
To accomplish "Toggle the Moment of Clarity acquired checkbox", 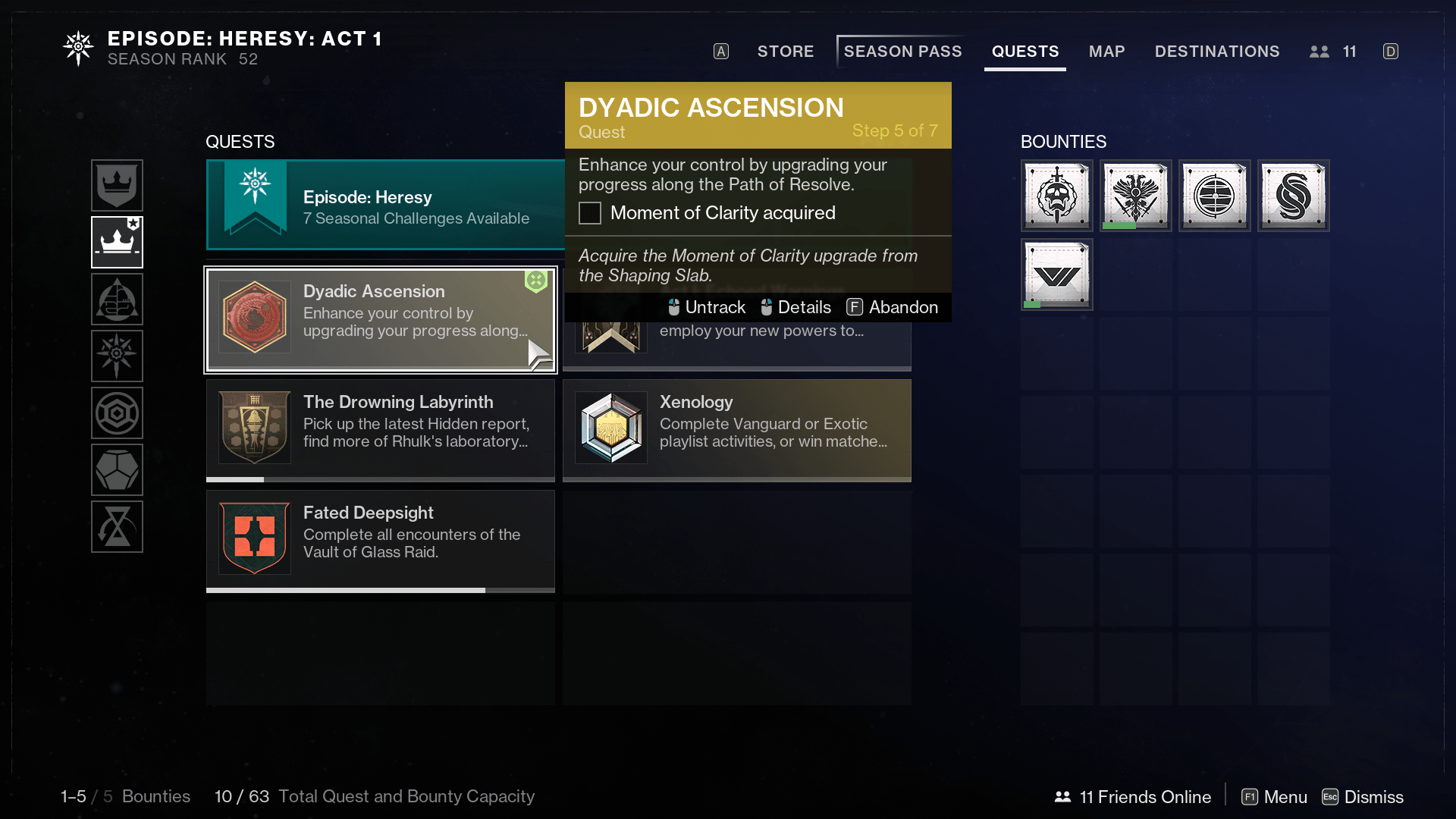I will (x=590, y=213).
